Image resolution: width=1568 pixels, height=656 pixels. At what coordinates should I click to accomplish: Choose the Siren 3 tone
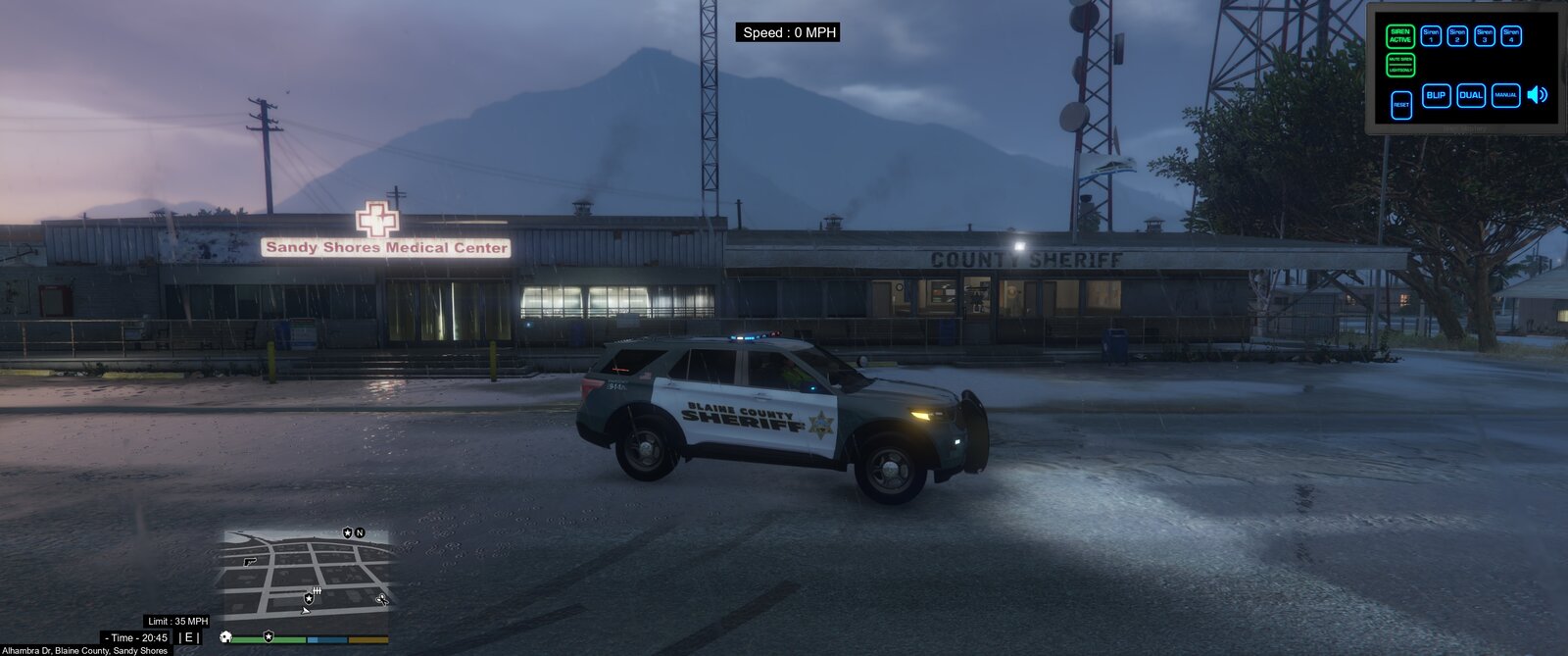pyautogui.click(x=1485, y=36)
